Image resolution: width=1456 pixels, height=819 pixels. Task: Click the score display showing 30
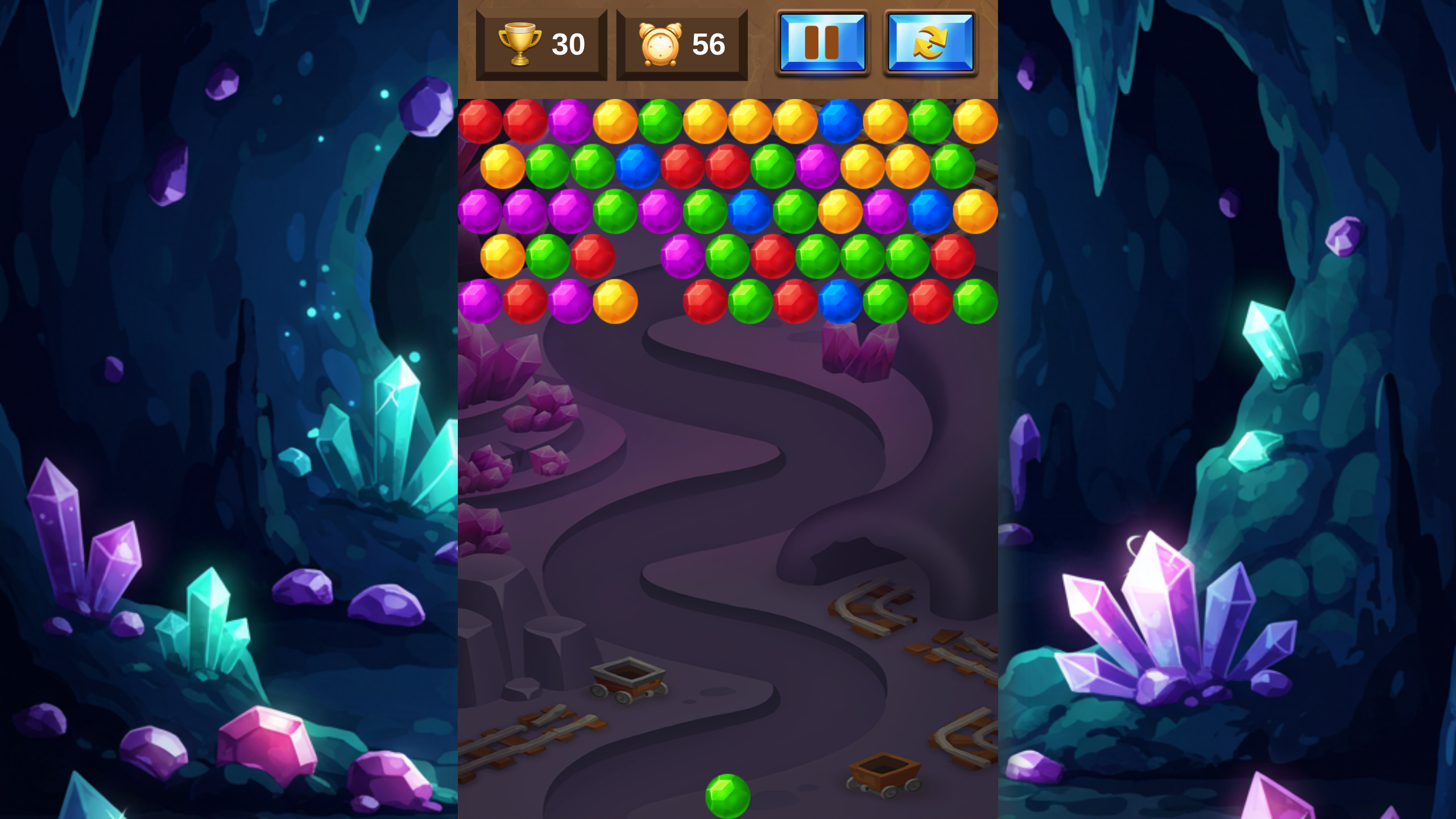coord(568,45)
